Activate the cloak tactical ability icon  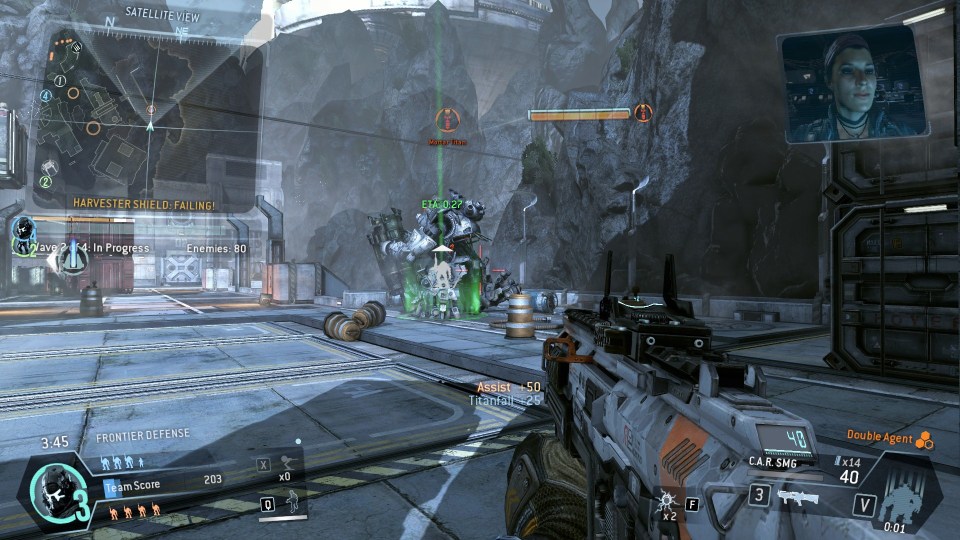click(x=293, y=502)
